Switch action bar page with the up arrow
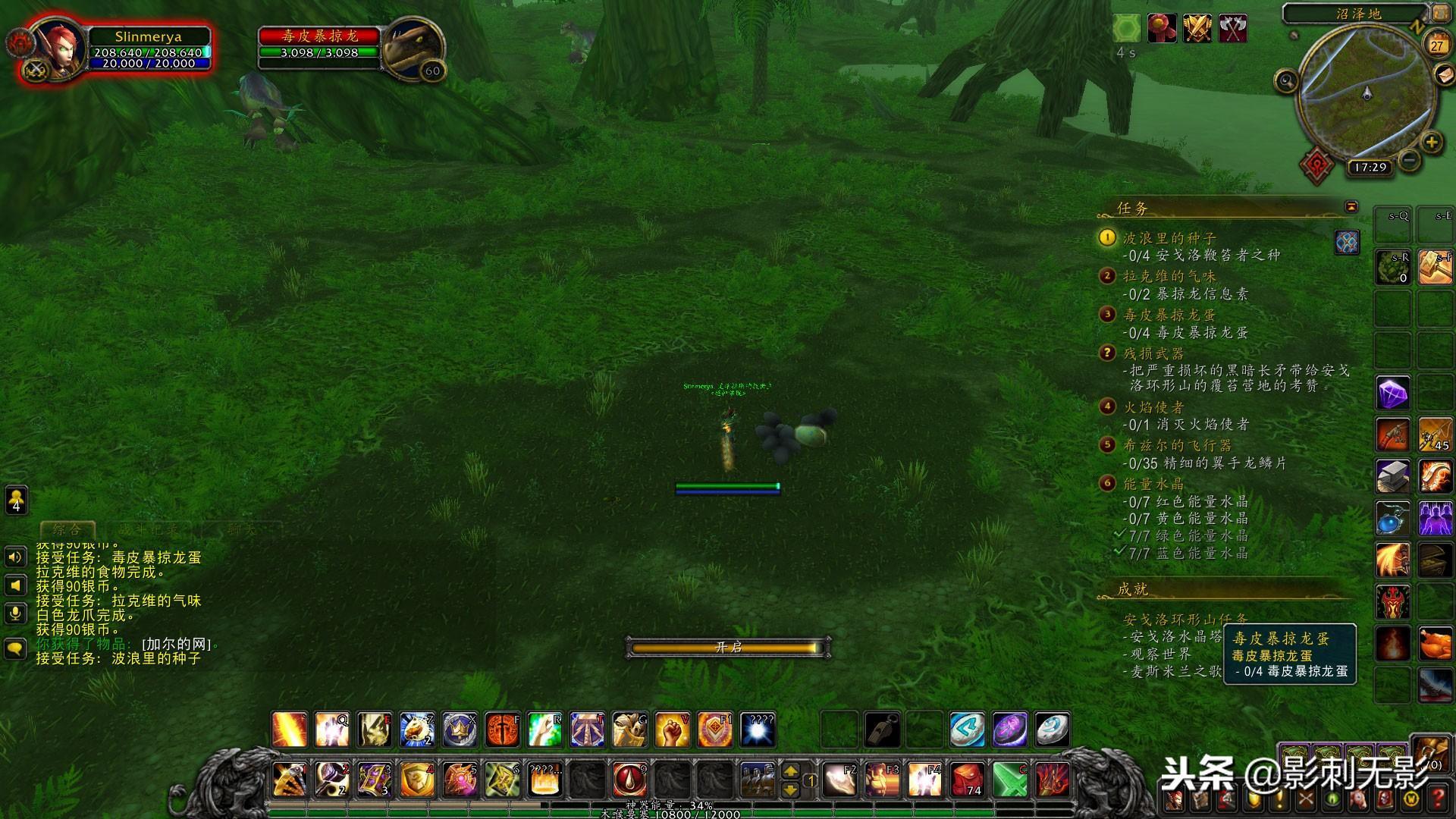 tap(790, 770)
